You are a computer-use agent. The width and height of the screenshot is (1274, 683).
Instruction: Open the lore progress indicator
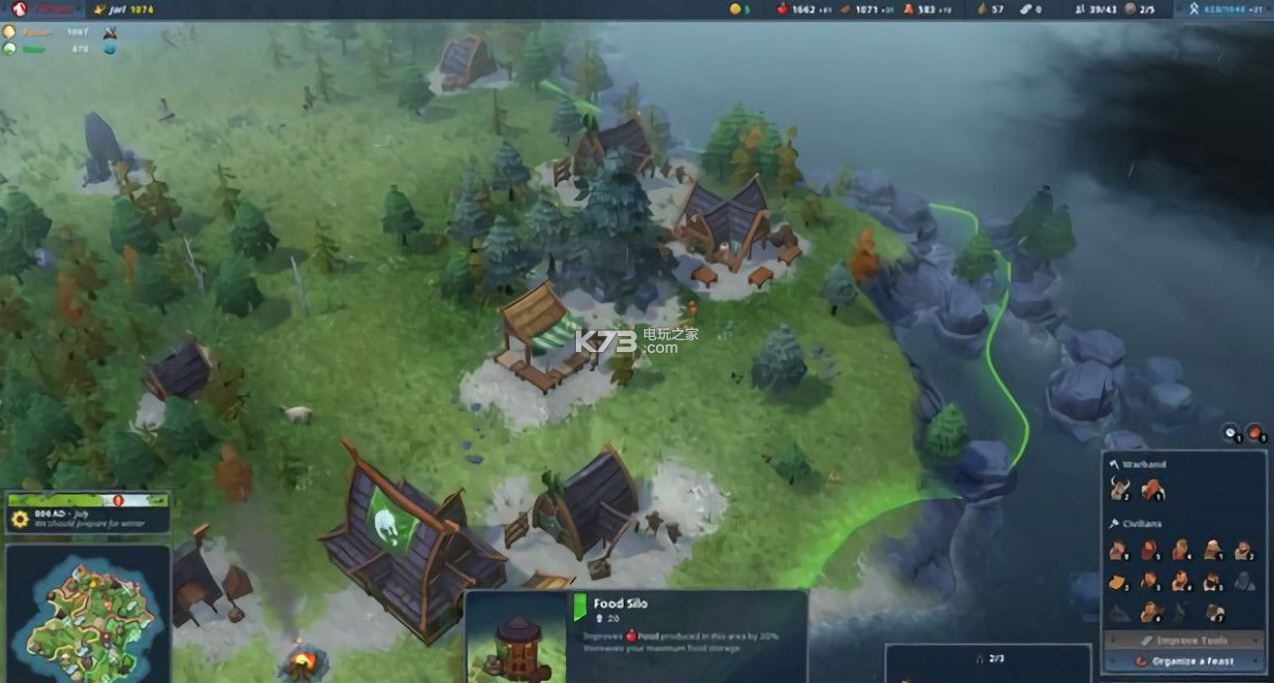tap(1215, 9)
